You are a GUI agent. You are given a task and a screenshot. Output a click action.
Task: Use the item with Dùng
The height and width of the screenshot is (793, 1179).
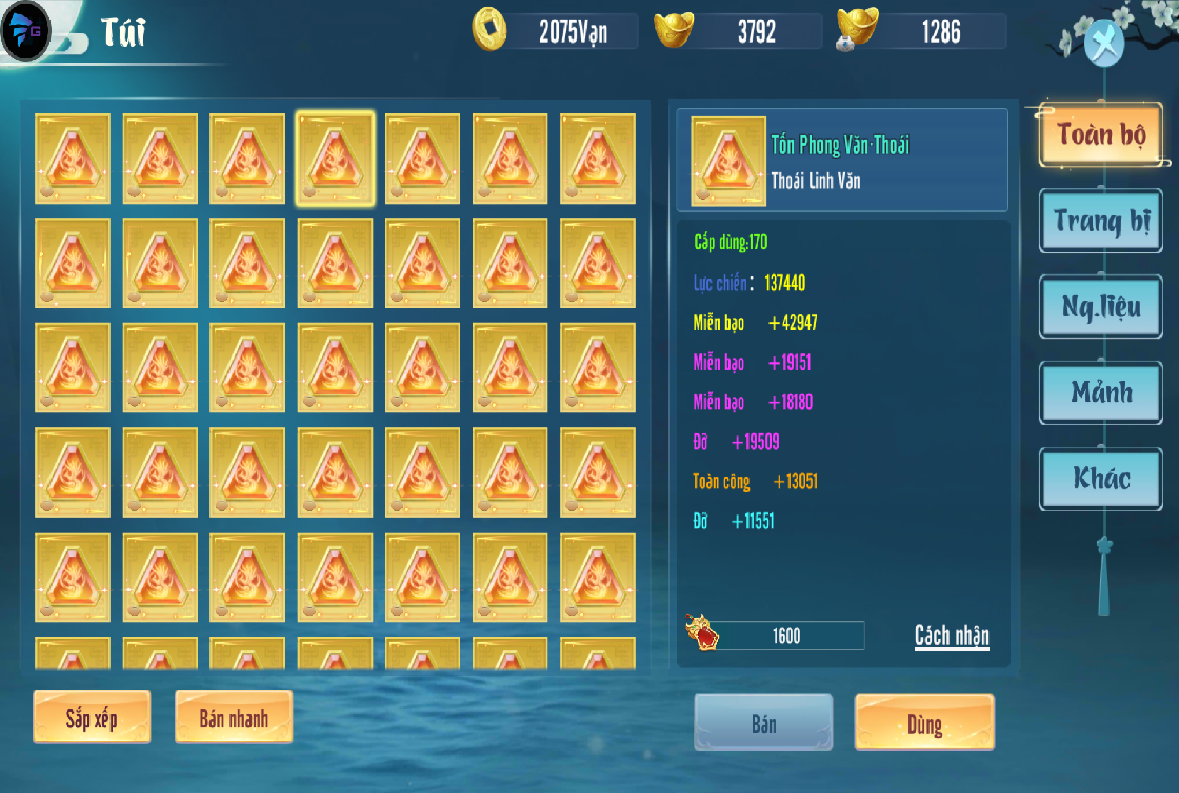[924, 722]
